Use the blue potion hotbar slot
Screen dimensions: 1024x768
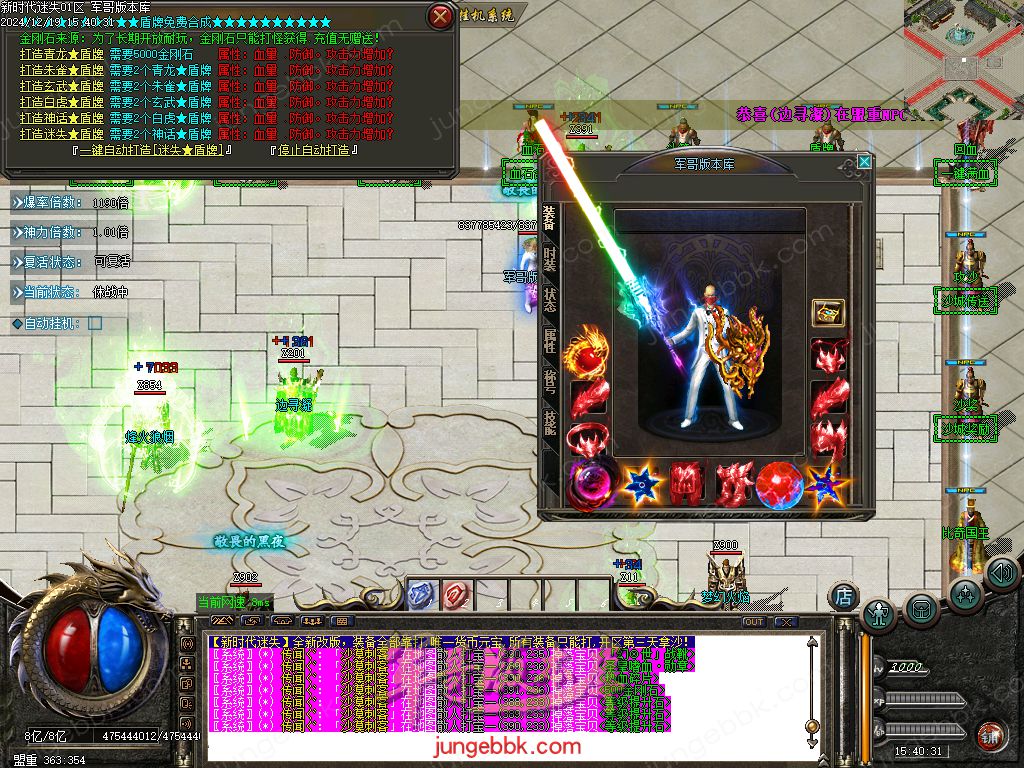pyautogui.click(x=422, y=592)
